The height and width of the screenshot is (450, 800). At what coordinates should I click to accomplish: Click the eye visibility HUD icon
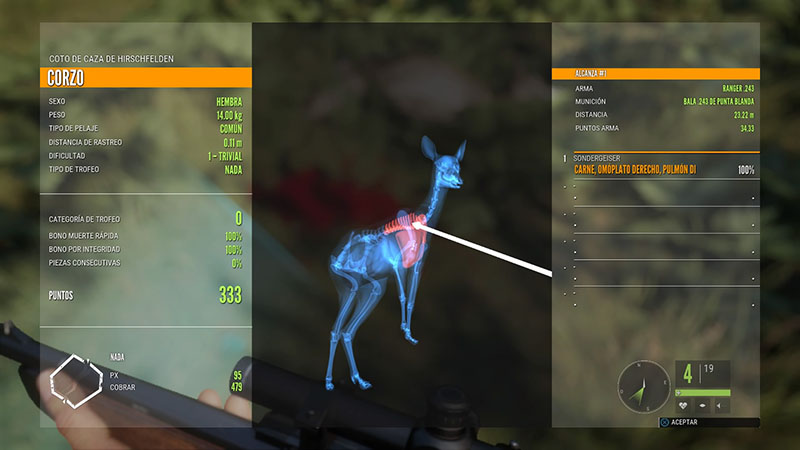(702, 407)
